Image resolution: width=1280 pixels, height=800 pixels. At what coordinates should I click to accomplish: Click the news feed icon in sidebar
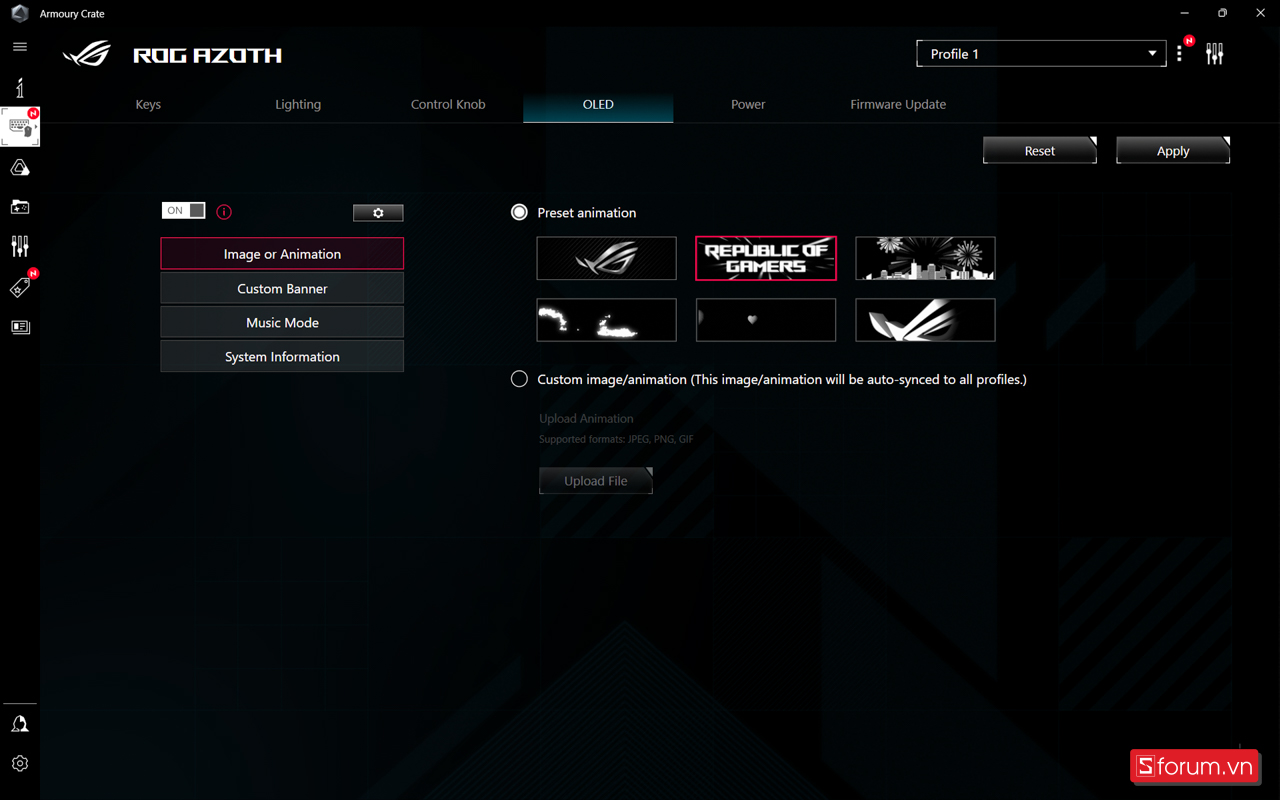pos(20,327)
